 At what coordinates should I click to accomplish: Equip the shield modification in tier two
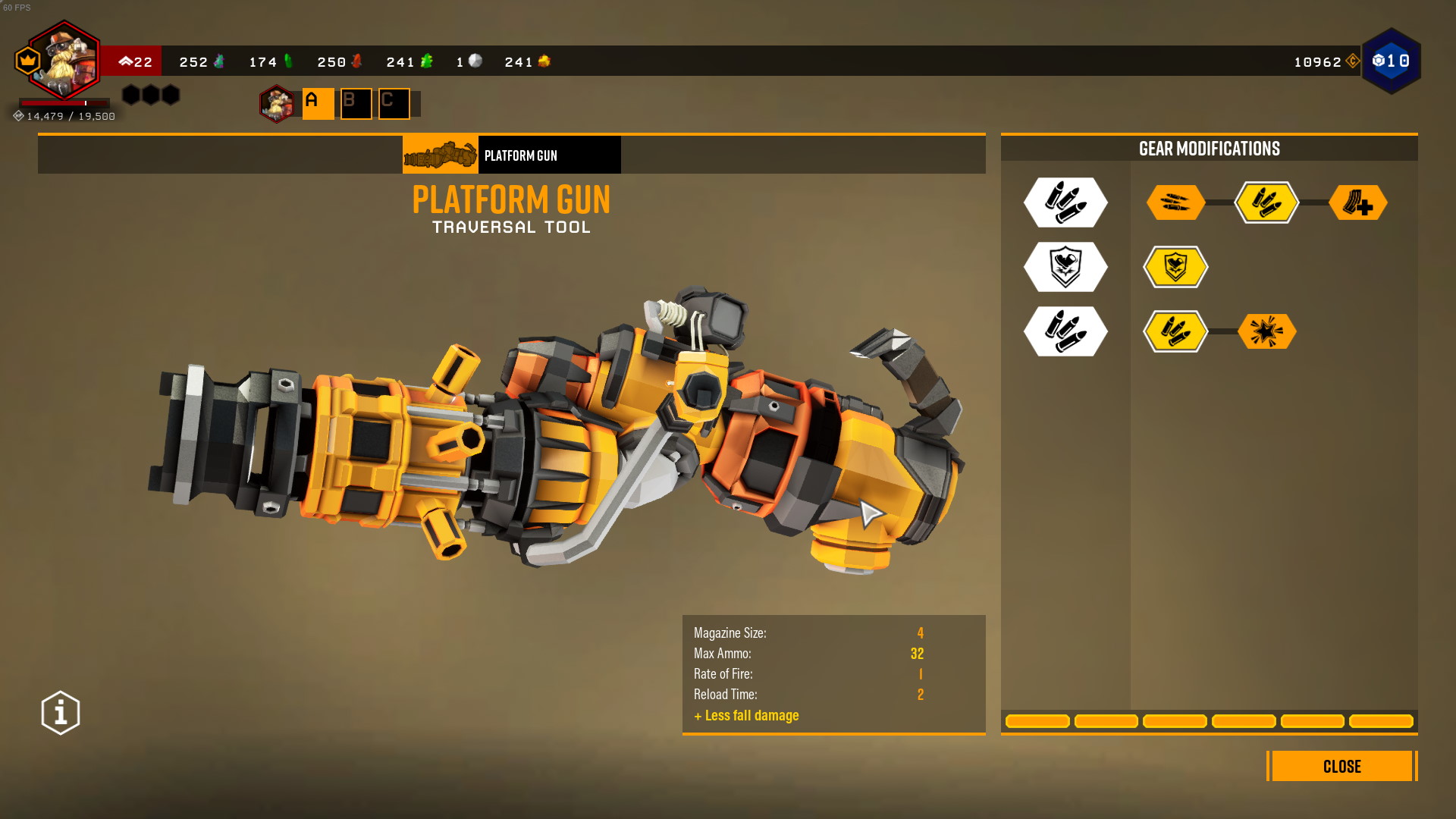pos(1175,267)
